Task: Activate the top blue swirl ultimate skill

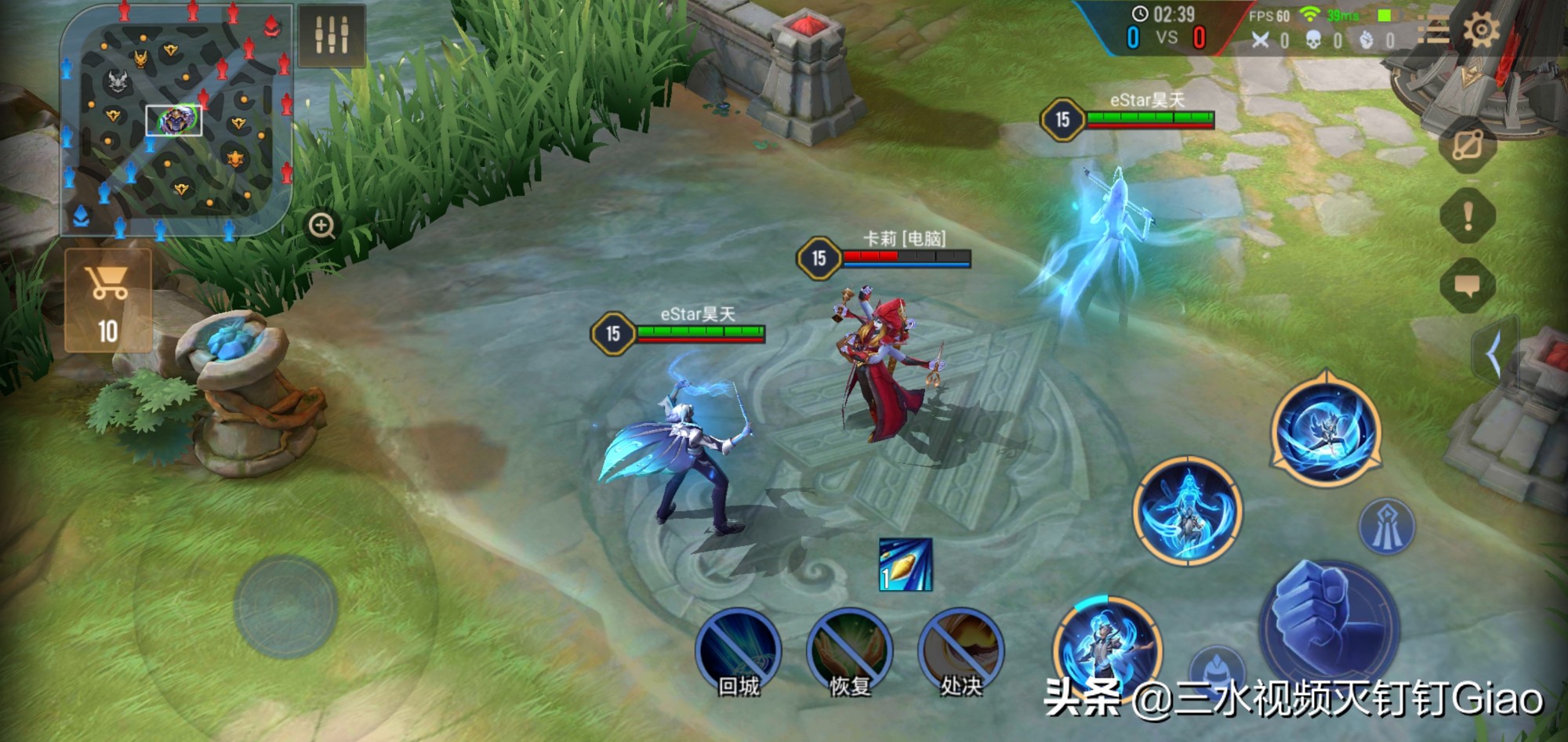Action: pyautogui.click(x=1325, y=431)
